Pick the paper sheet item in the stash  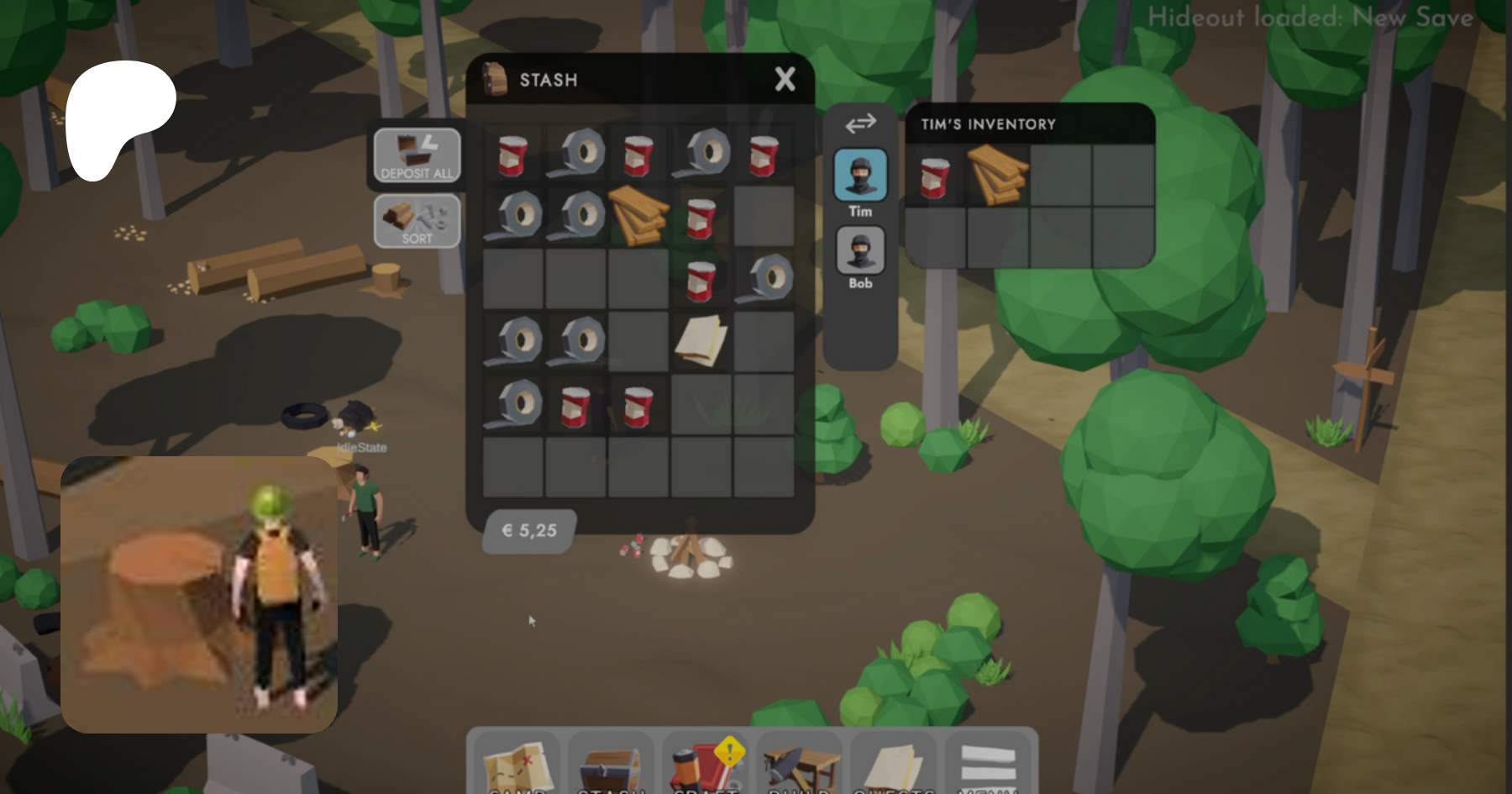coord(701,340)
